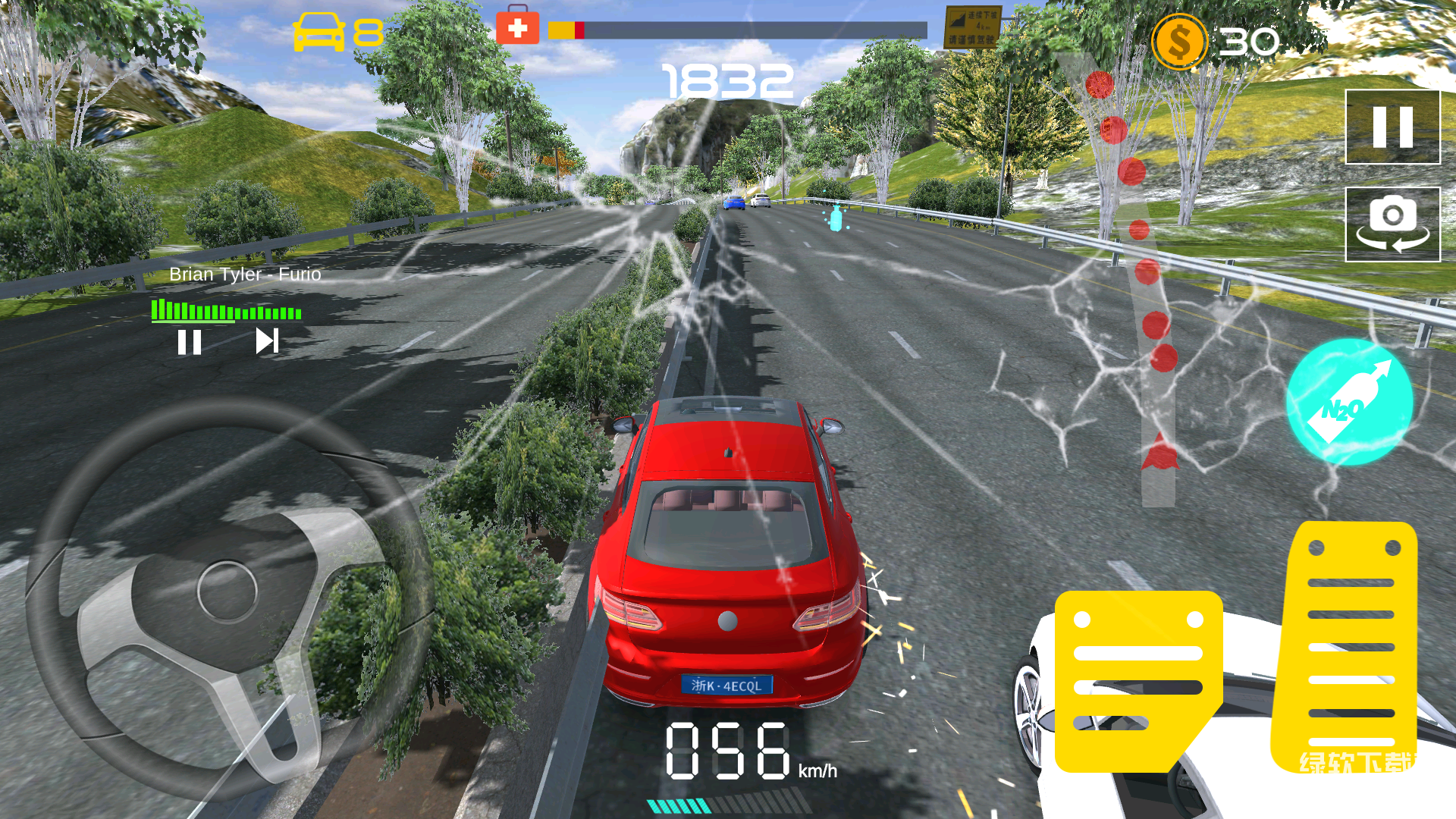Switch the camera view
Image resolution: width=1456 pixels, height=819 pixels.
pos(1392,224)
